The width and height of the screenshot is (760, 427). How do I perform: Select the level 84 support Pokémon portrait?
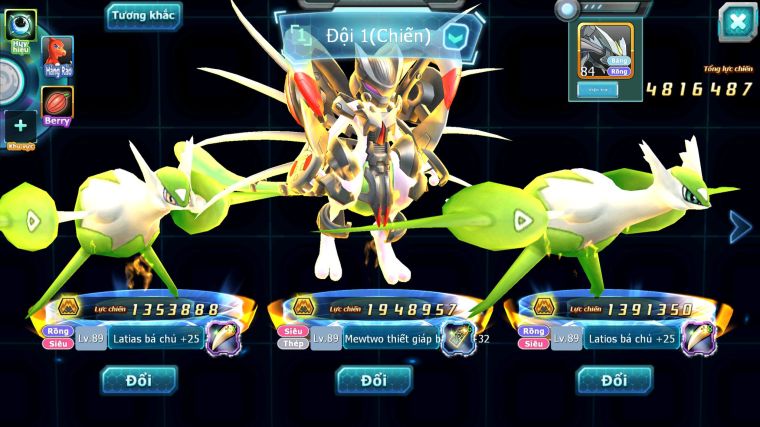[x=606, y=51]
